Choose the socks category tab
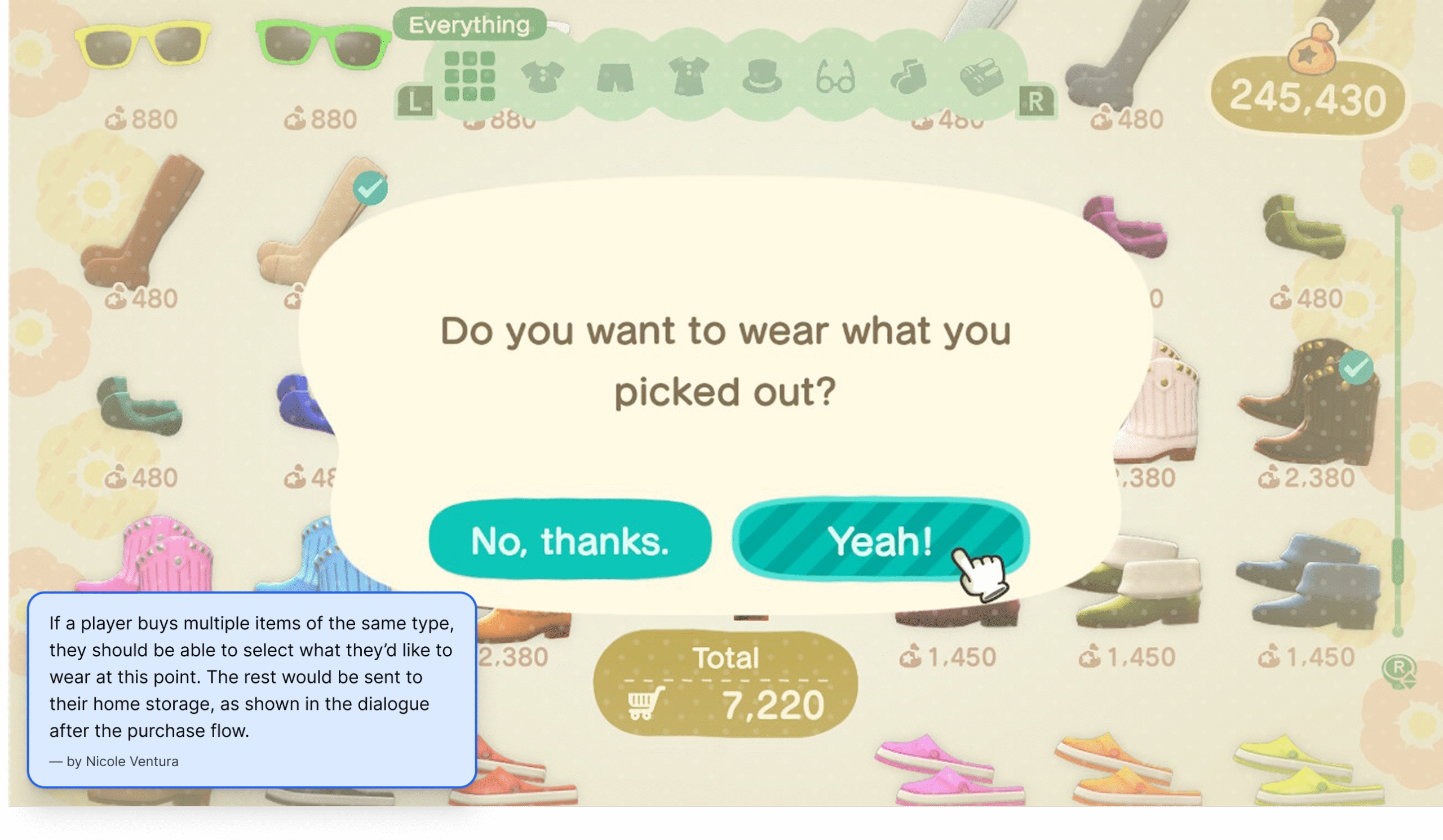Screen dimensions: 1443x840 [908, 77]
